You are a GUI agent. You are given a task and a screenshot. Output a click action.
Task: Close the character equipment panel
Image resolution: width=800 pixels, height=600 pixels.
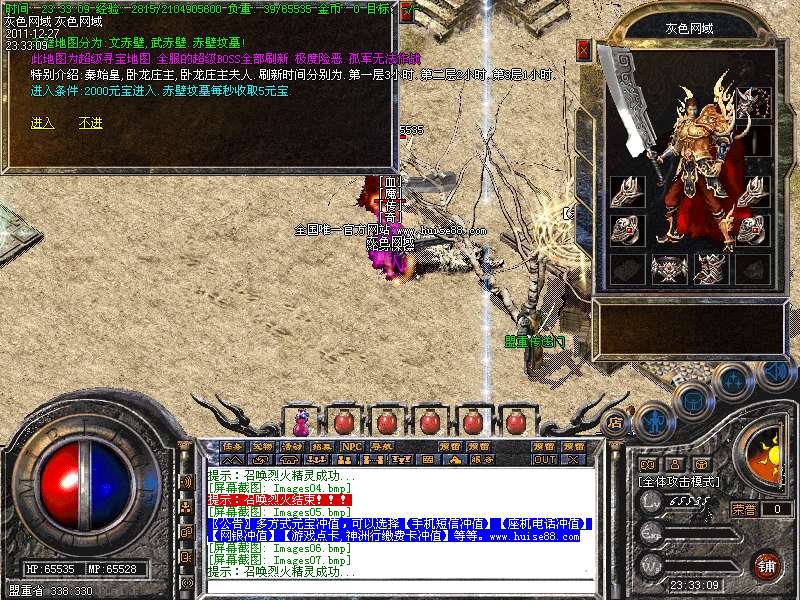coord(585,49)
